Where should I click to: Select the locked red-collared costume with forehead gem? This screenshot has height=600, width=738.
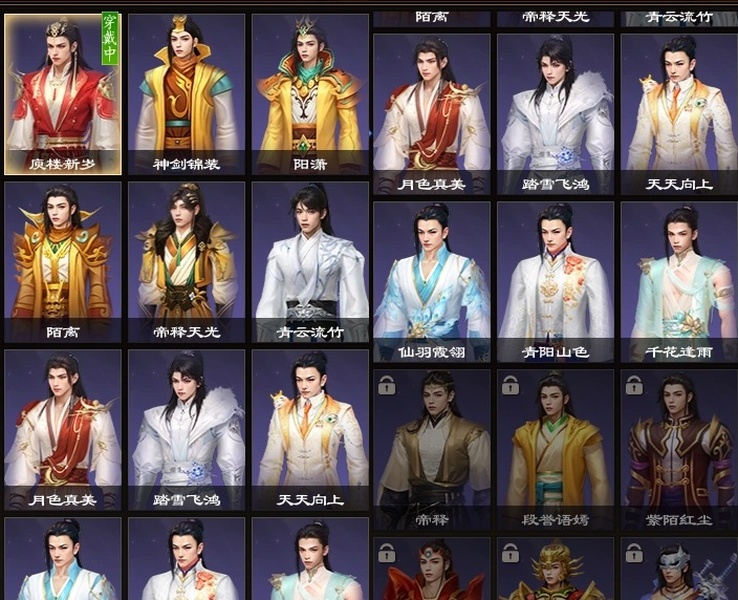[432, 571]
